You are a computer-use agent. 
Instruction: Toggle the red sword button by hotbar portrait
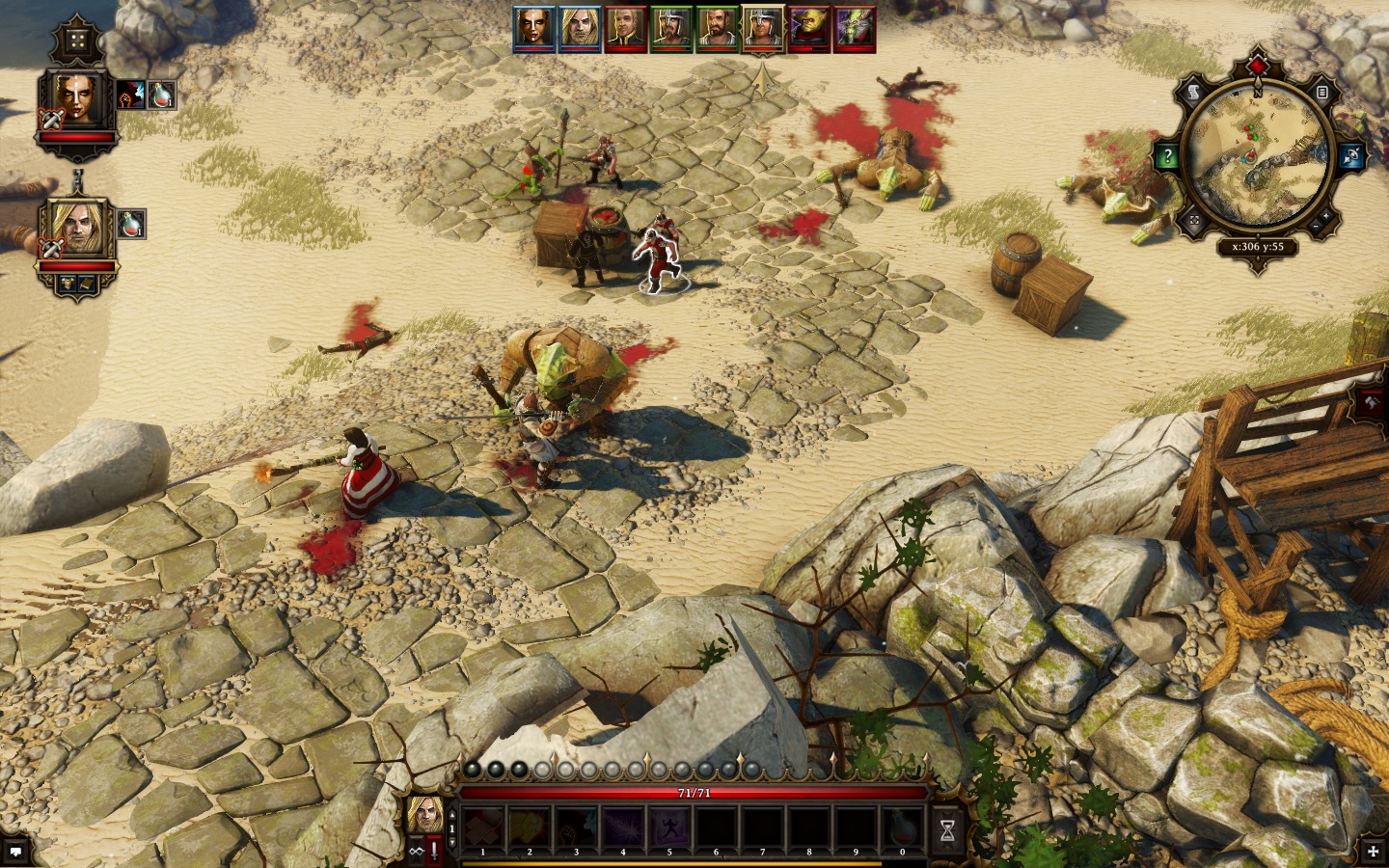click(x=435, y=850)
